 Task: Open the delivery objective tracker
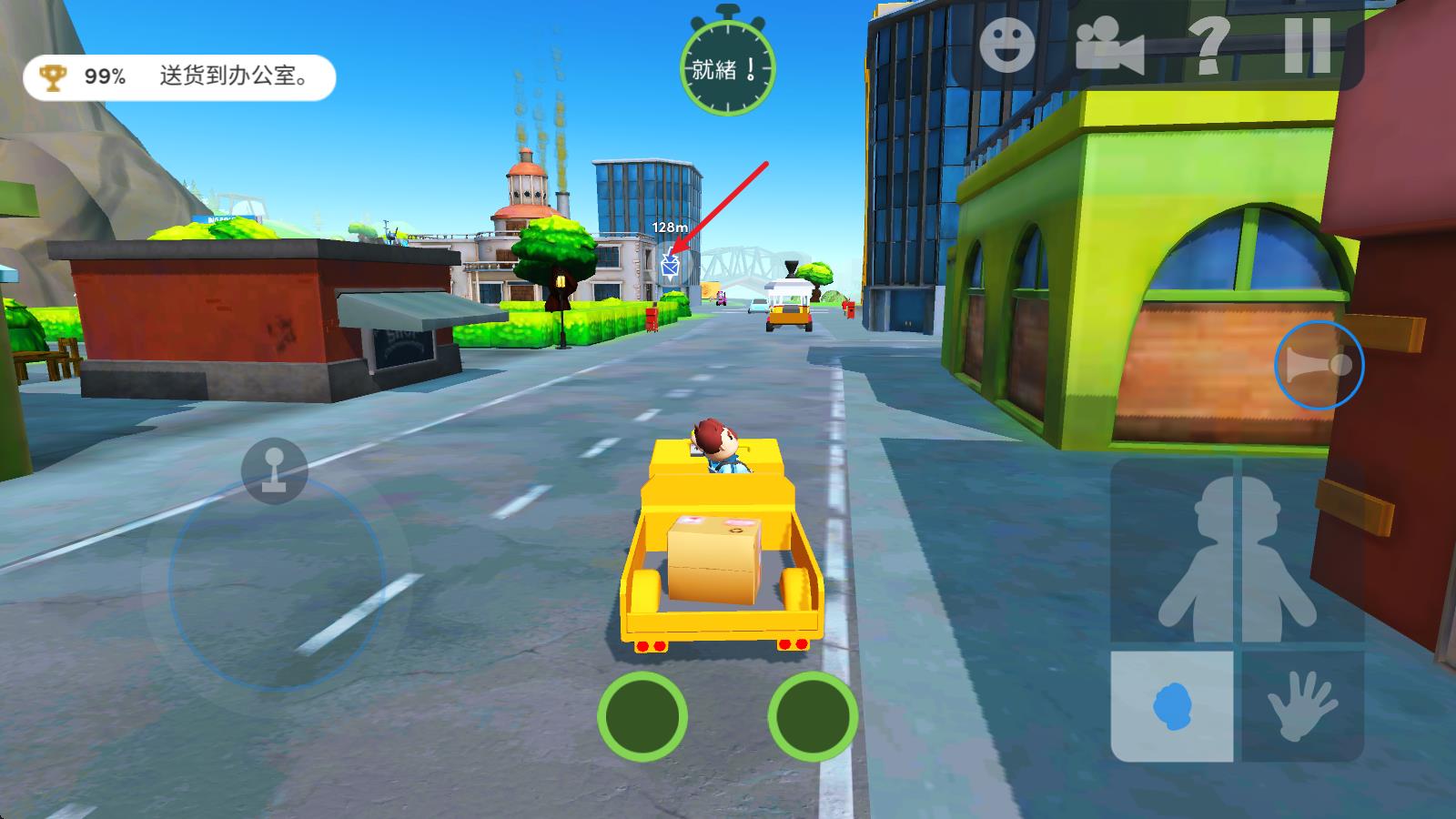[x=179, y=77]
